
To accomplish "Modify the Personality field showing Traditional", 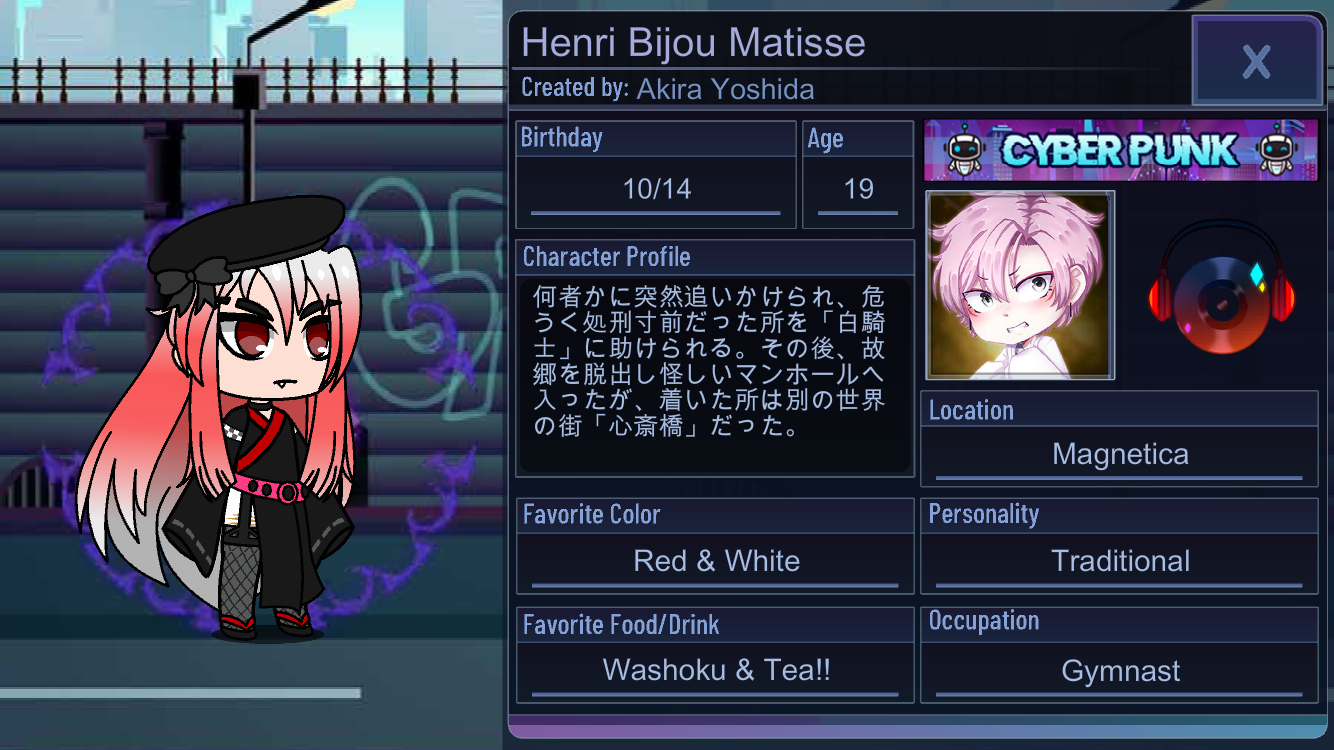I will click(1119, 561).
